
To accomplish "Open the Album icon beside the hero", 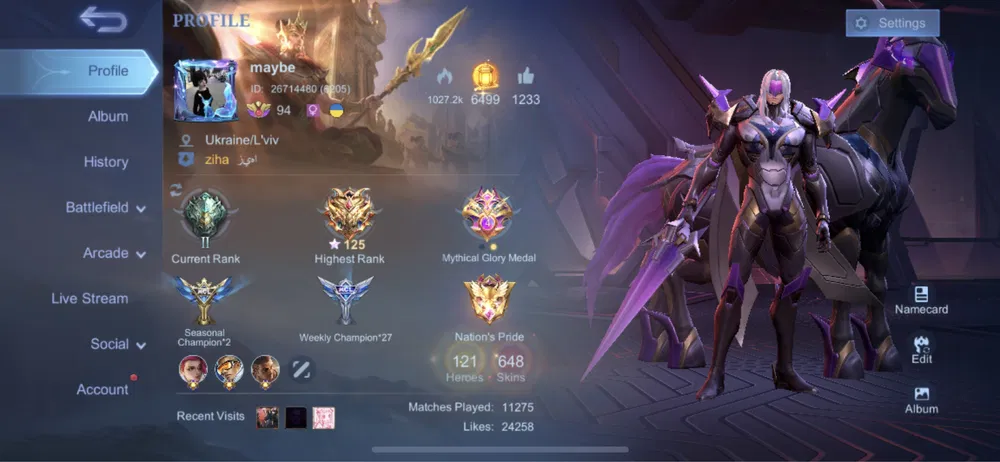I will (921, 400).
